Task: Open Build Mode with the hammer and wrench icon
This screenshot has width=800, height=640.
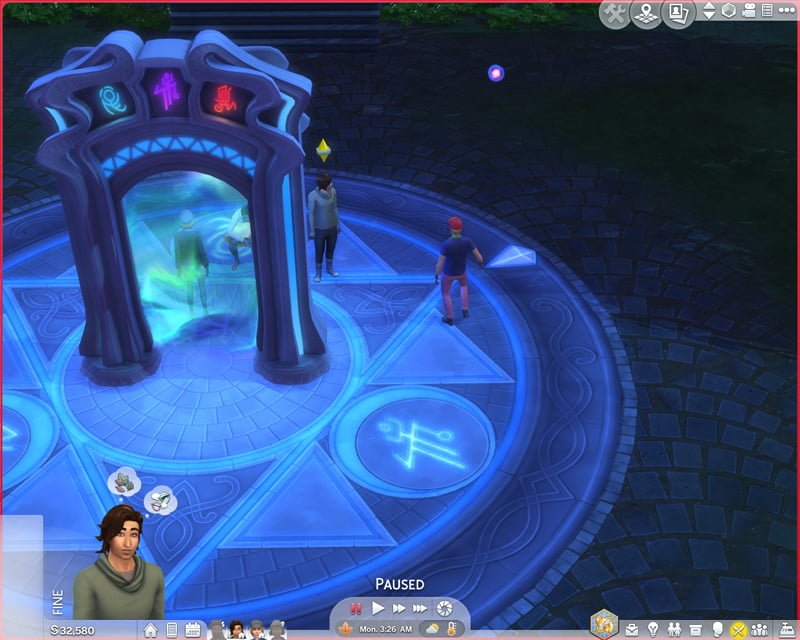Action: click(x=615, y=14)
